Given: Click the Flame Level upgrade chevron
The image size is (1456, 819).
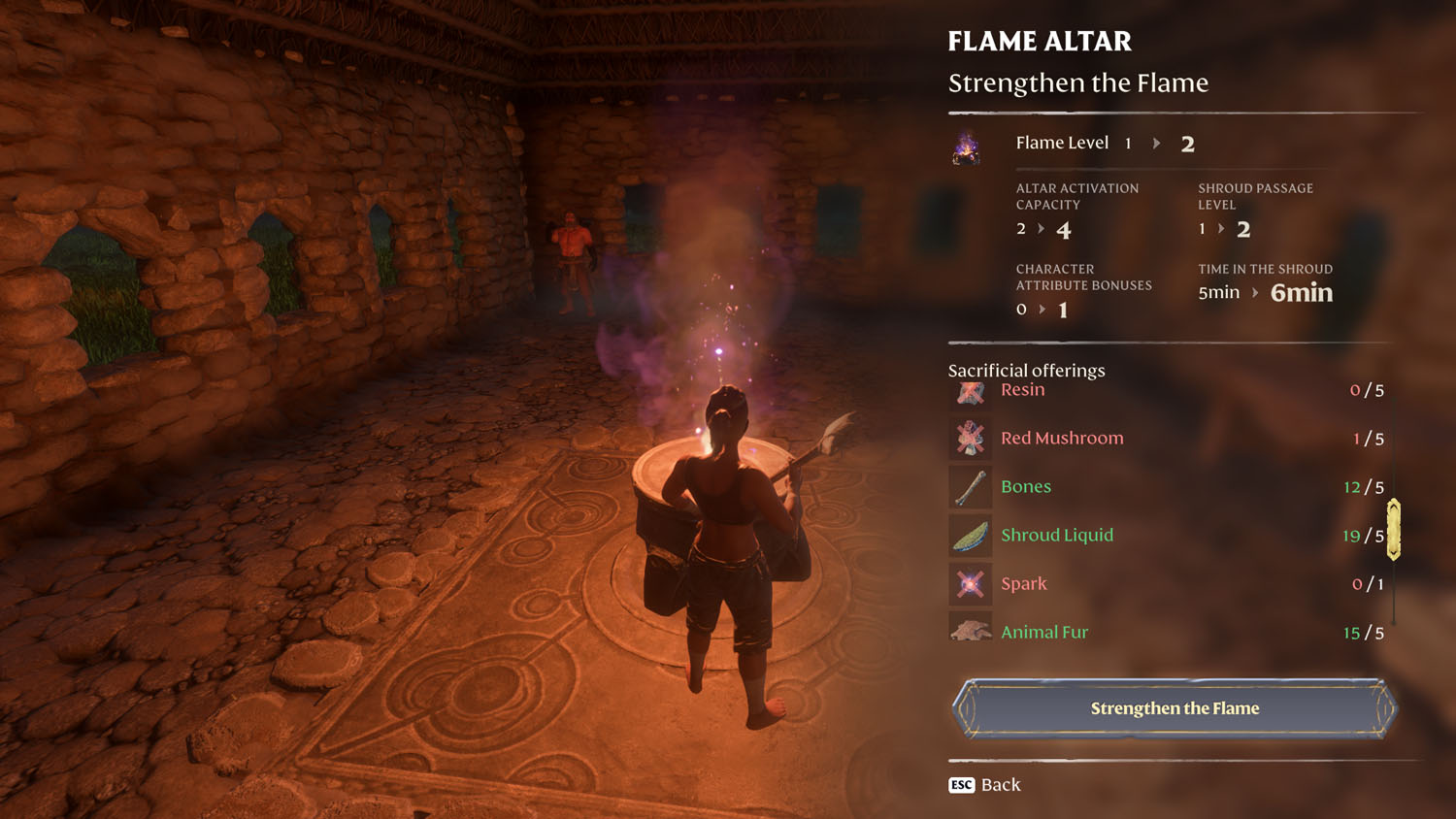Looking at the screenshot, I should point(1157,143).
